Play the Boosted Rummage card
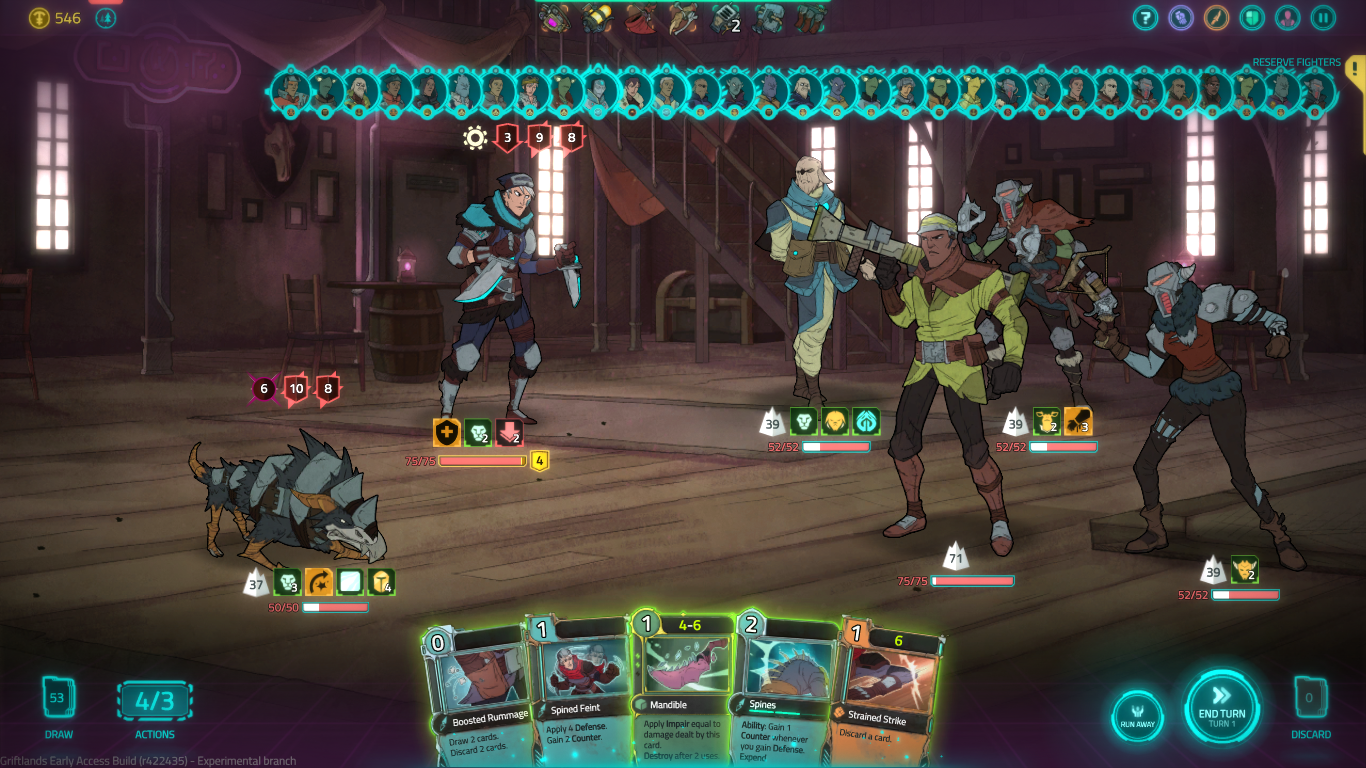Viewport: 1366px width, 768px height. point(478,690)
